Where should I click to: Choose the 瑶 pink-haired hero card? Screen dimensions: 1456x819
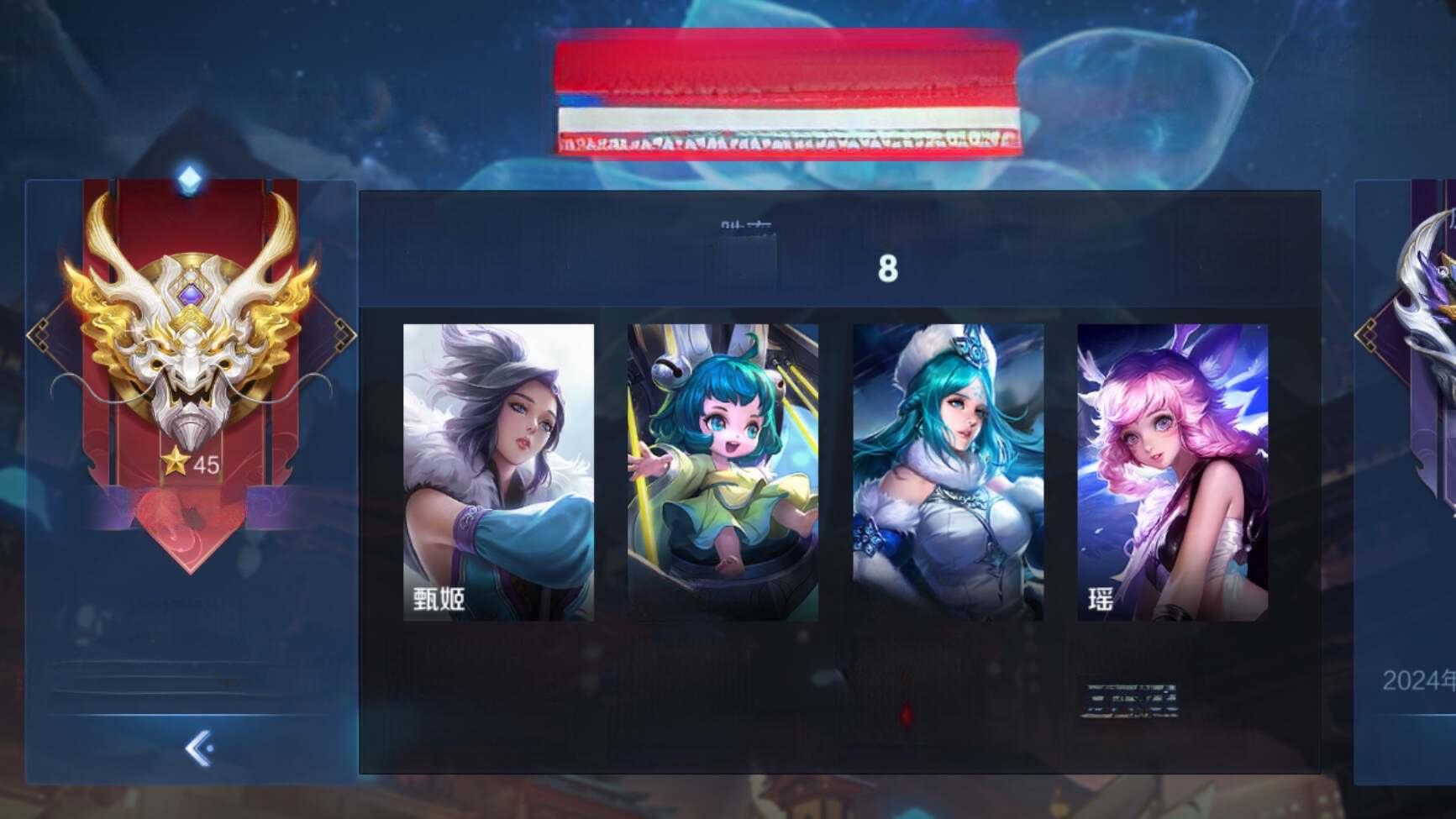[1172, 472]
